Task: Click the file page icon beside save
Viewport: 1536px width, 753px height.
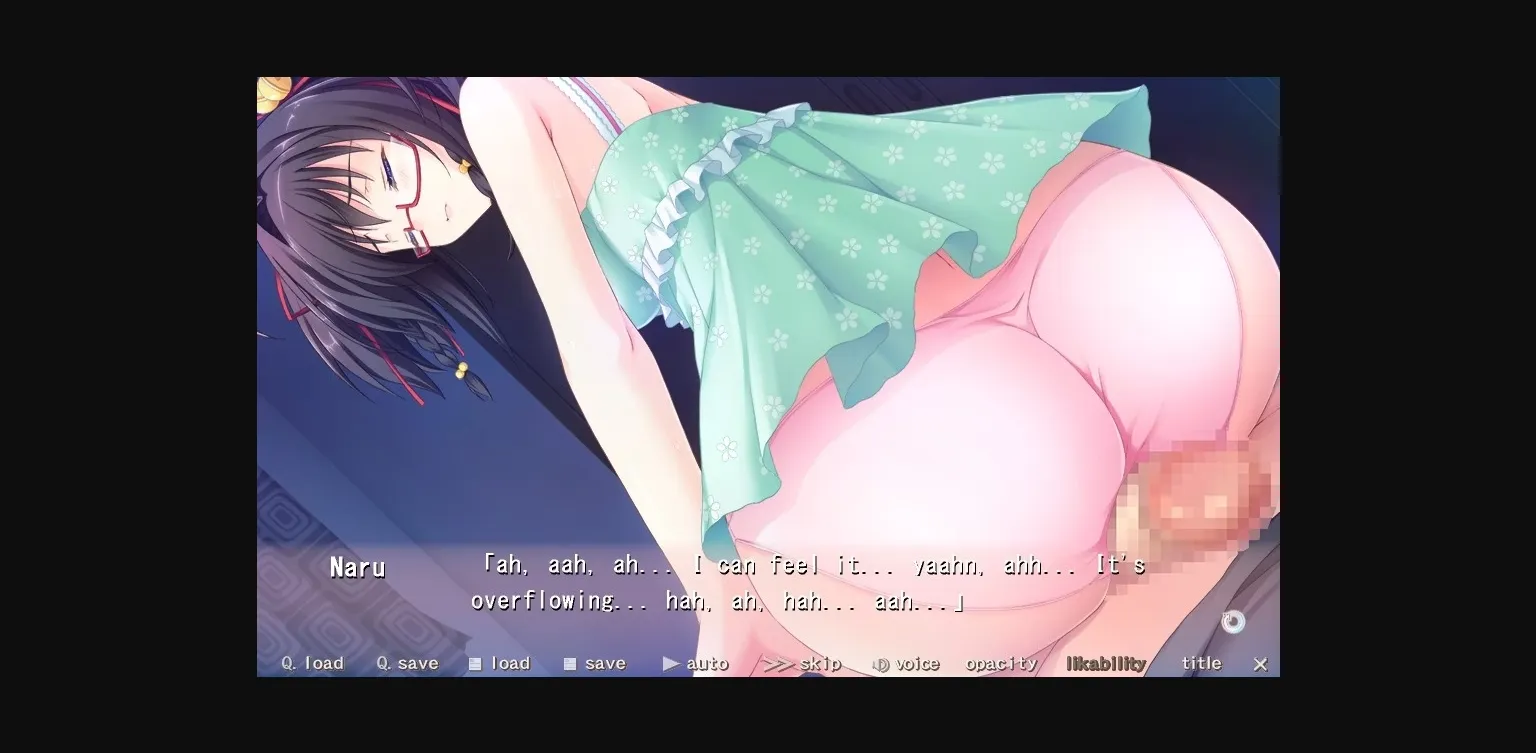Action: pos(569,662)
